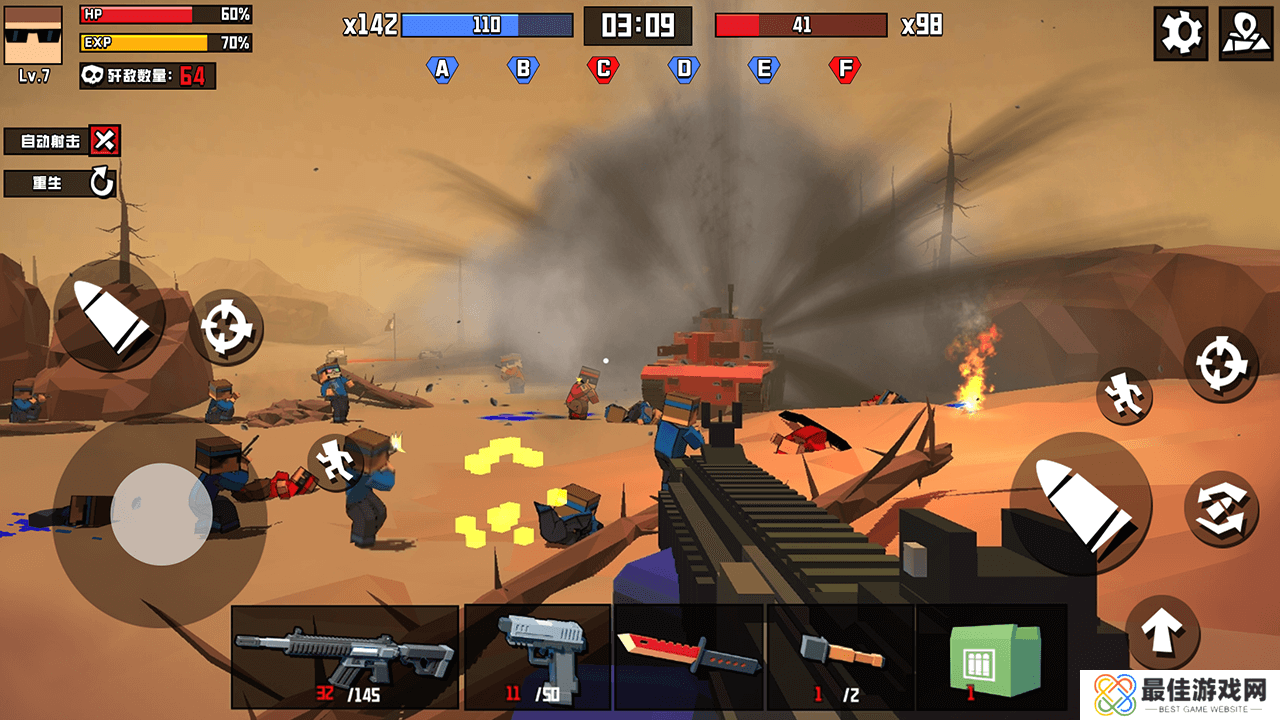Click the sunglasses player avatar
1280x720 pixels.
click(33, 36)
